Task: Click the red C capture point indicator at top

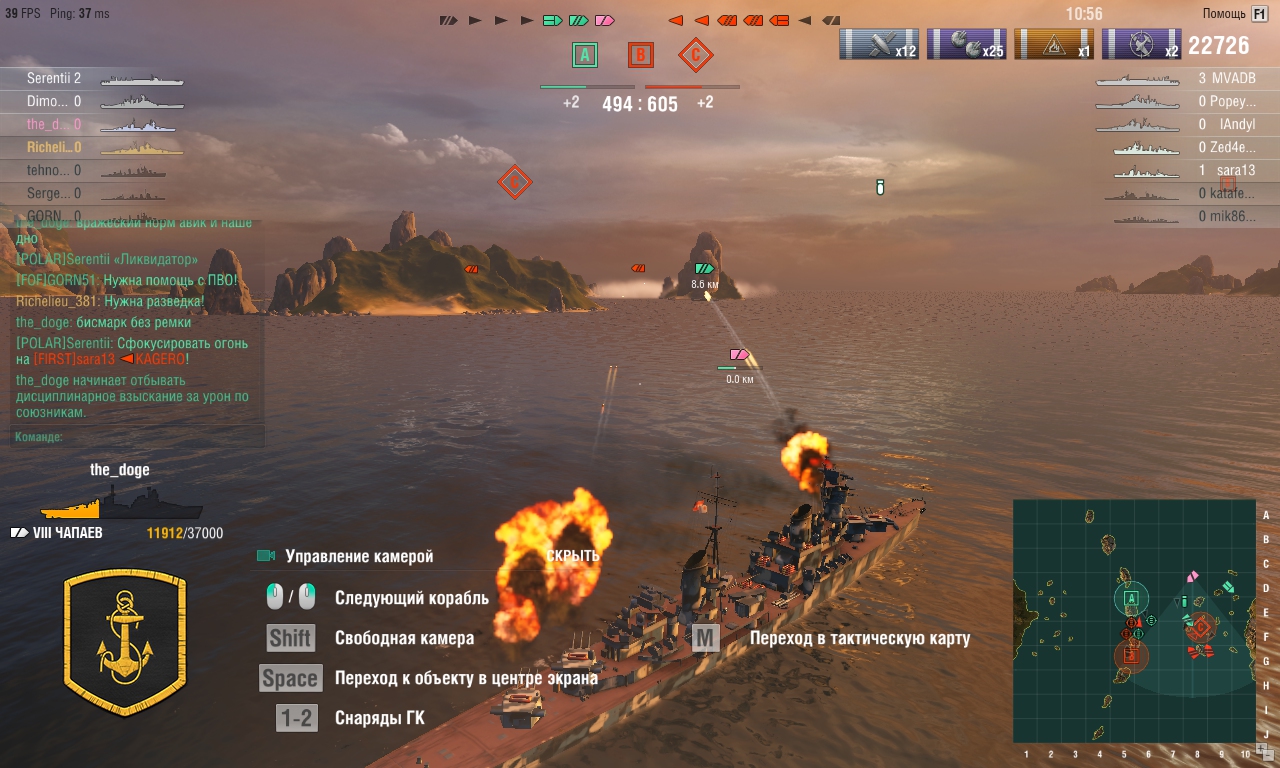Action: coord(695,55)
